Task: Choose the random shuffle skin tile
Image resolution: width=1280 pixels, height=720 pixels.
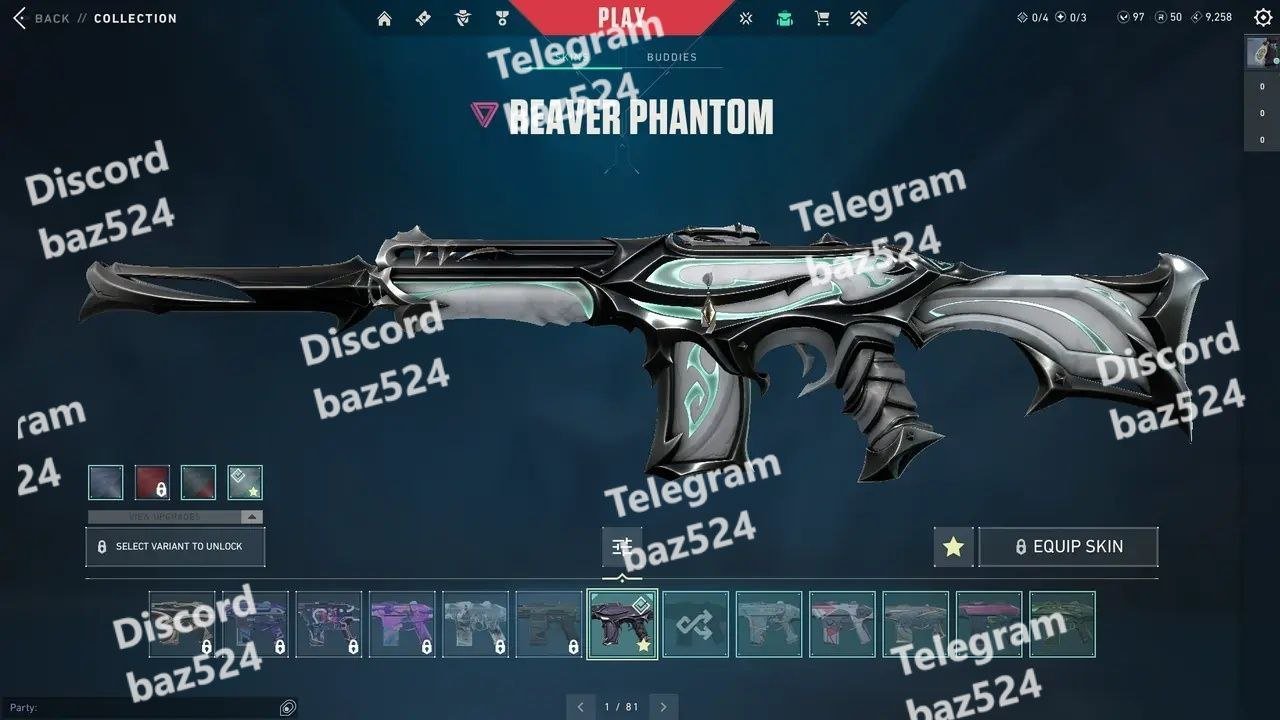Action: pos(695,624)
